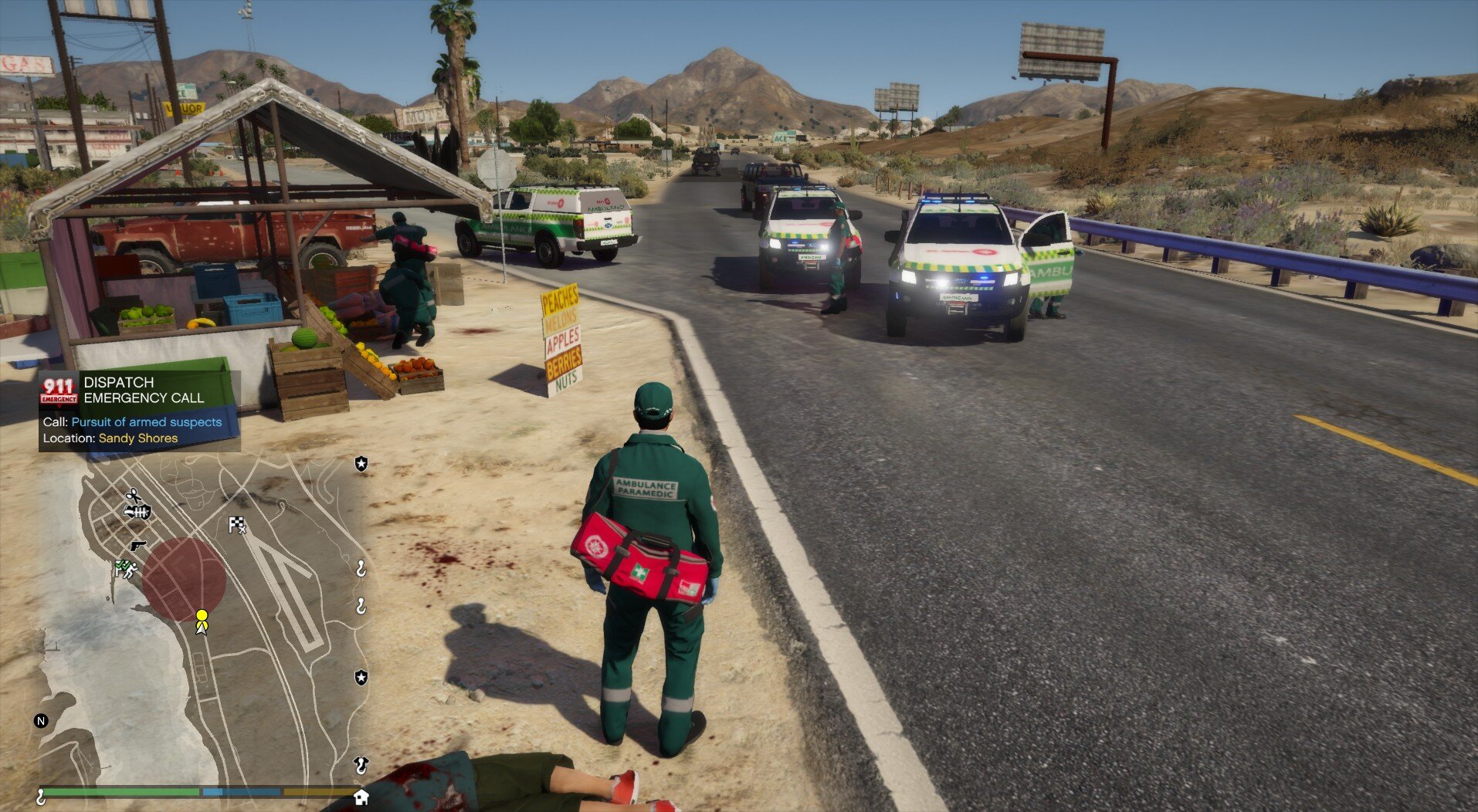The image size is (1478, 812).
Task: Select the Sandy Shores location text
Action: (x=137, y=438)
